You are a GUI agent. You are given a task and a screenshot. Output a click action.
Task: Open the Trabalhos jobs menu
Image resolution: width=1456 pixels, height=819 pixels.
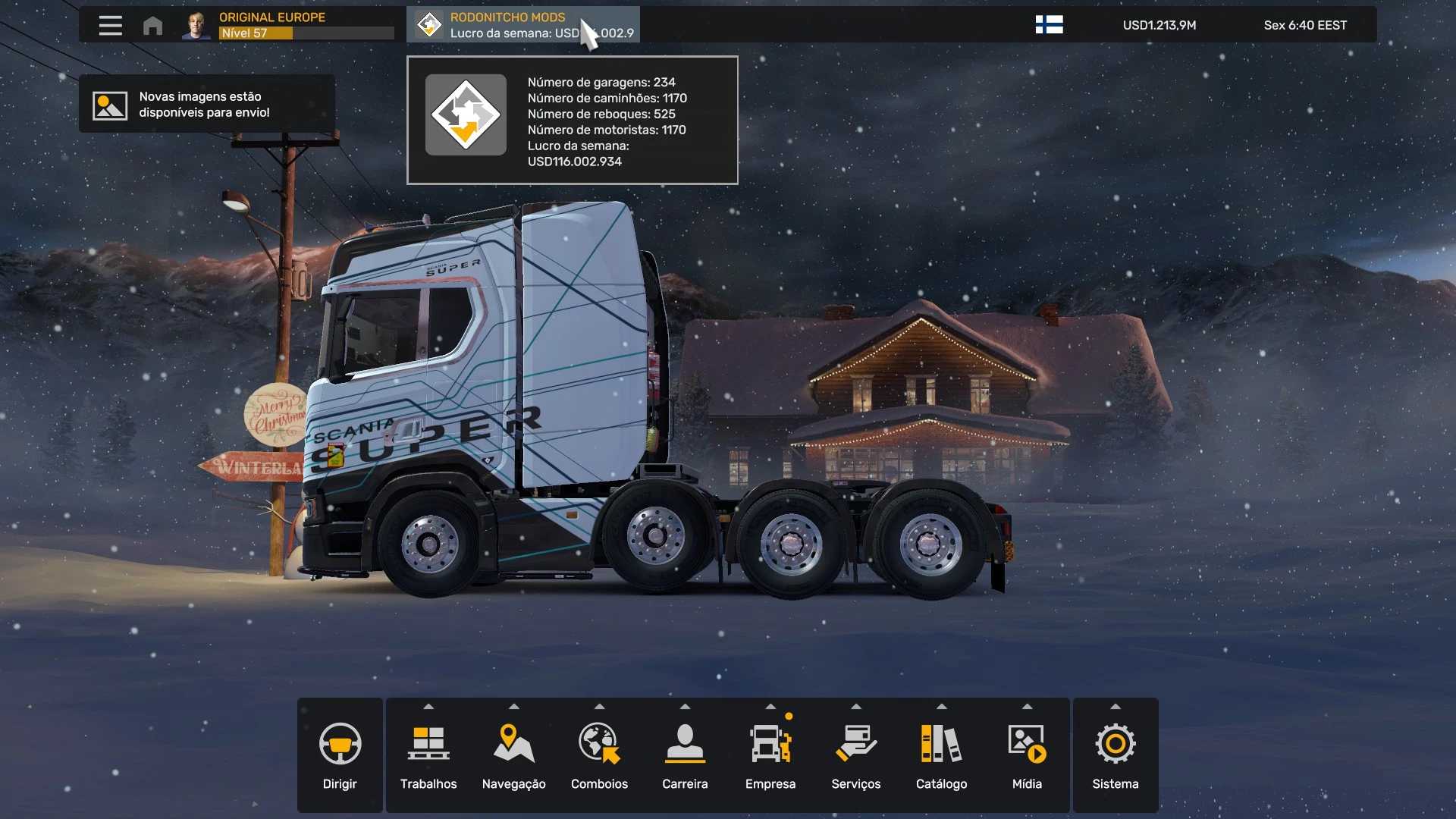(428, 755)
